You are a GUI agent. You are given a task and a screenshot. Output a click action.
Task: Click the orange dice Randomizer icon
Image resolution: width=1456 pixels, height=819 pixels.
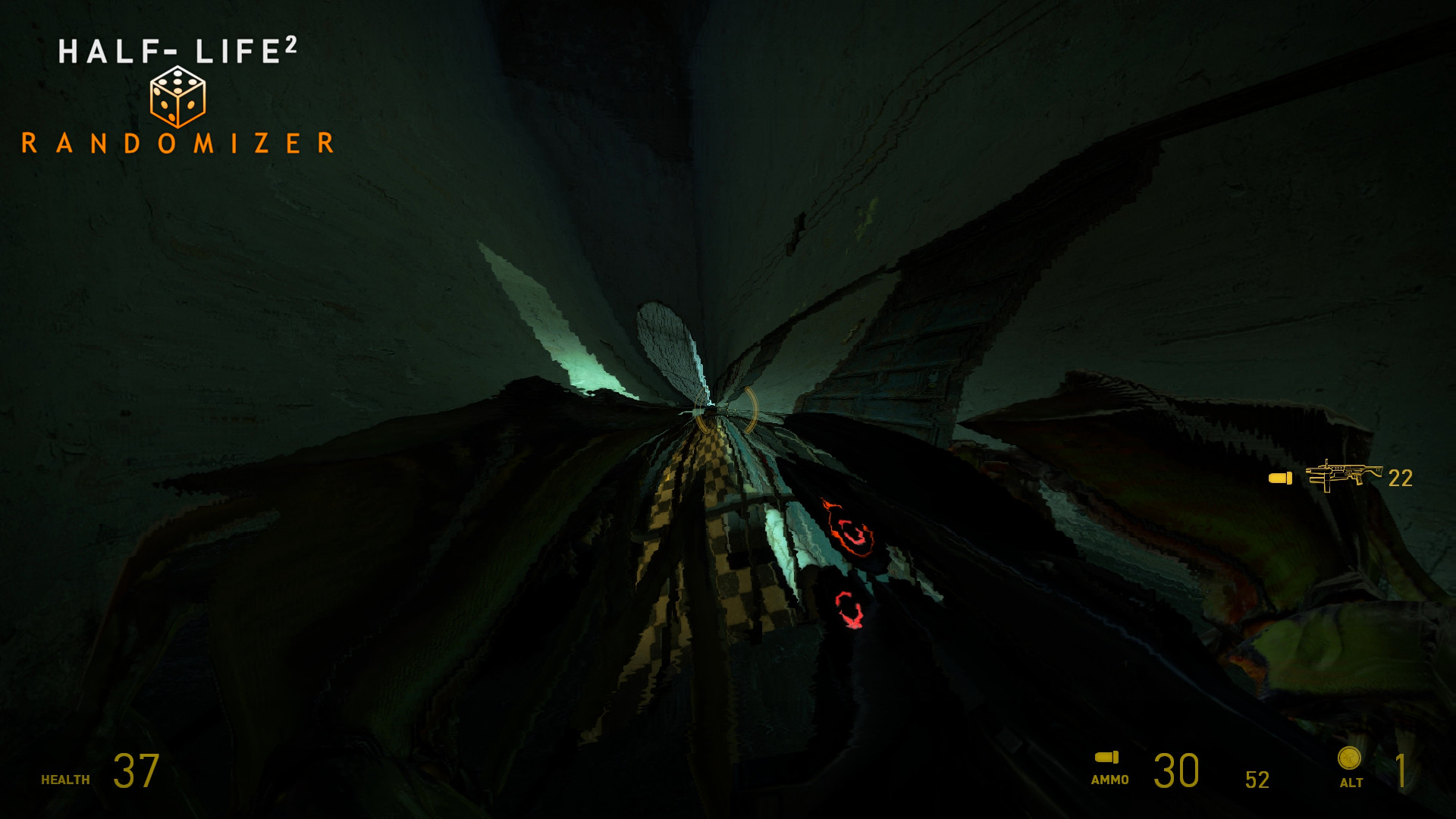pos(178,97)
